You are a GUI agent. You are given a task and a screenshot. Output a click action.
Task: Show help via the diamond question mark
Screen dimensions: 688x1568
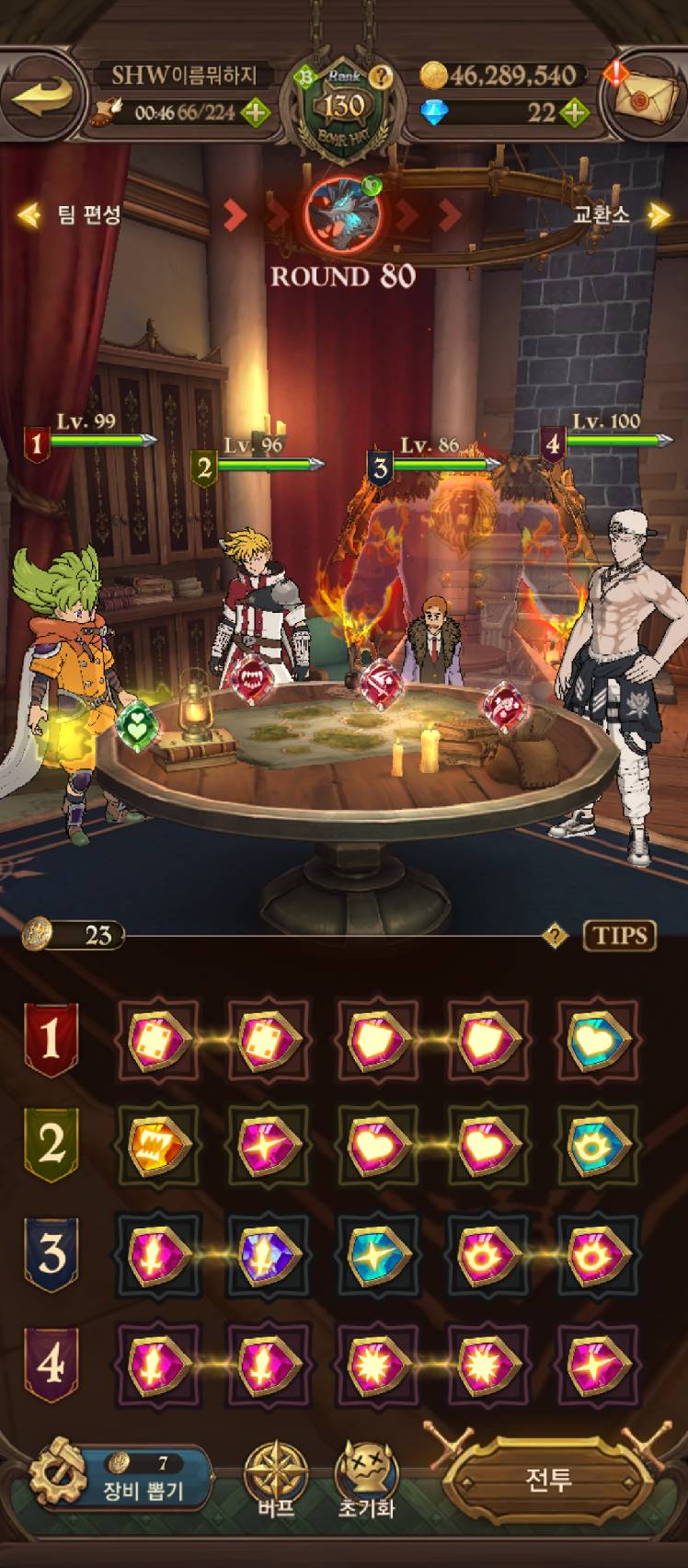(555, 937)
